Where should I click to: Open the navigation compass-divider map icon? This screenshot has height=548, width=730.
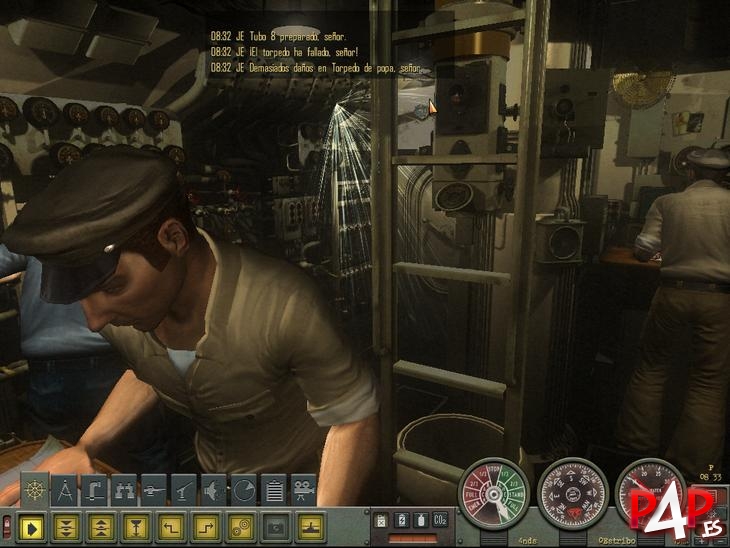[64, 488]
